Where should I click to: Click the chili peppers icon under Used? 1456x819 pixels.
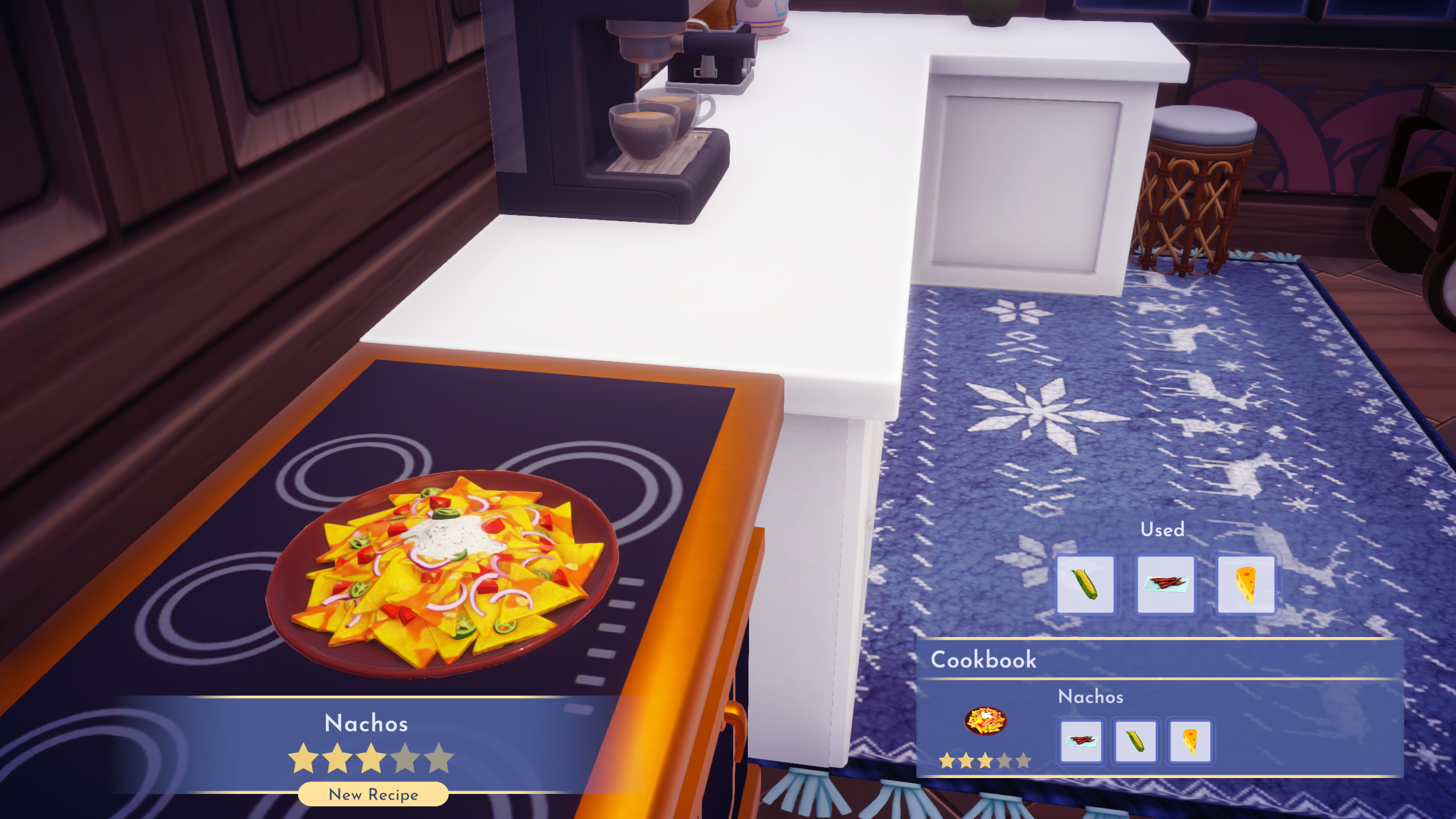[x=1167, y=583]
